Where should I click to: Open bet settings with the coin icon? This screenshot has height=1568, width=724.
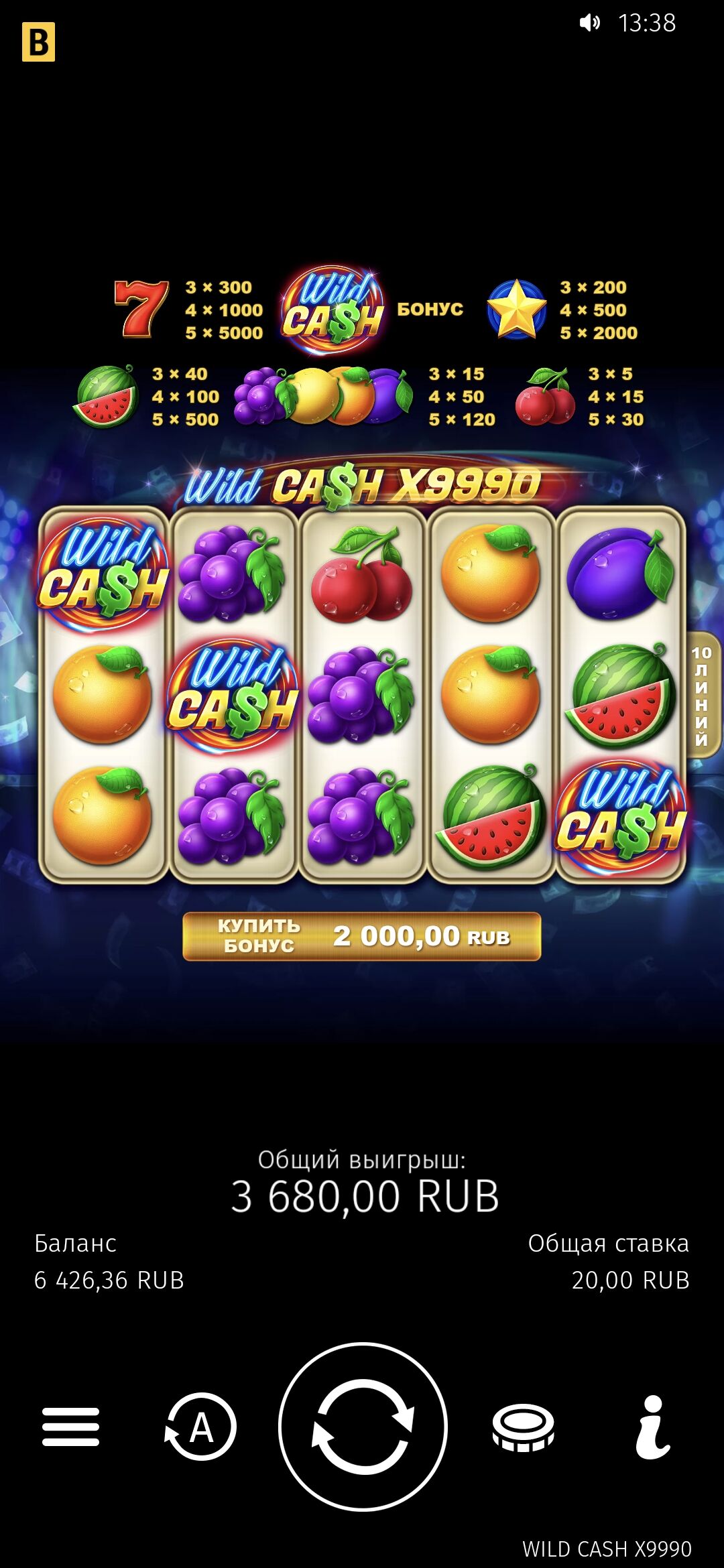[x=523, y=1427]
